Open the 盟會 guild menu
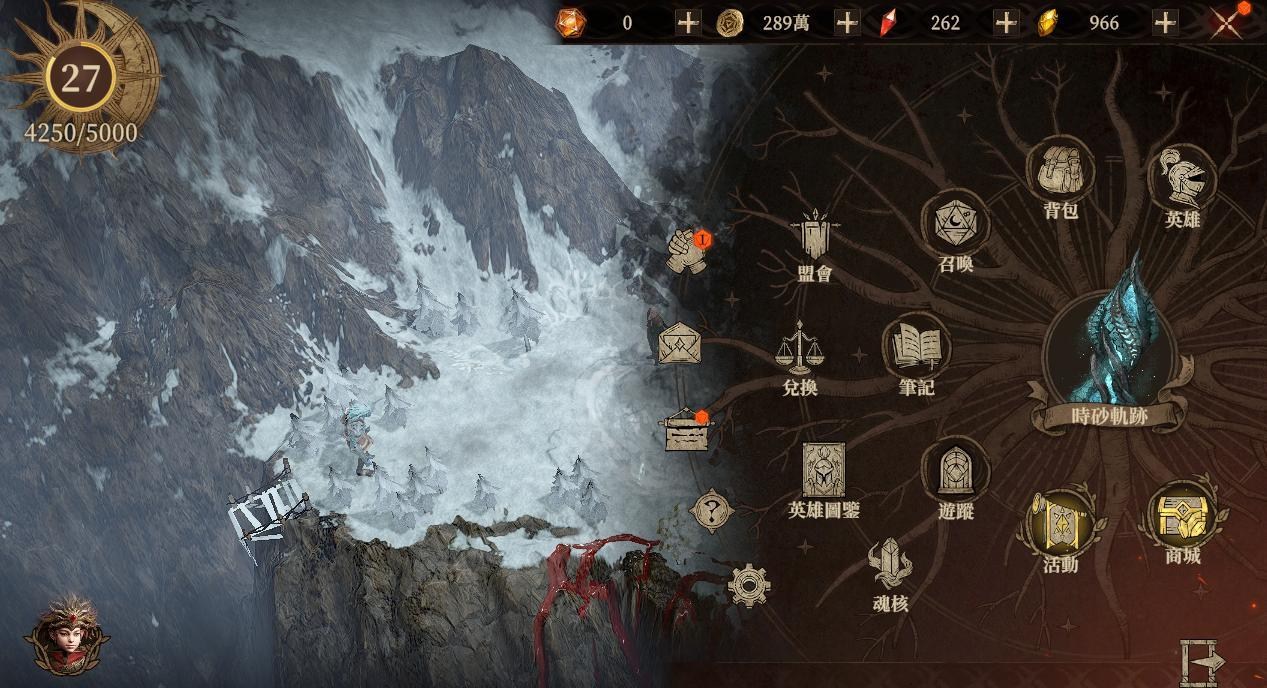This screenshot has height=688, width=1267. click(815, 238)
